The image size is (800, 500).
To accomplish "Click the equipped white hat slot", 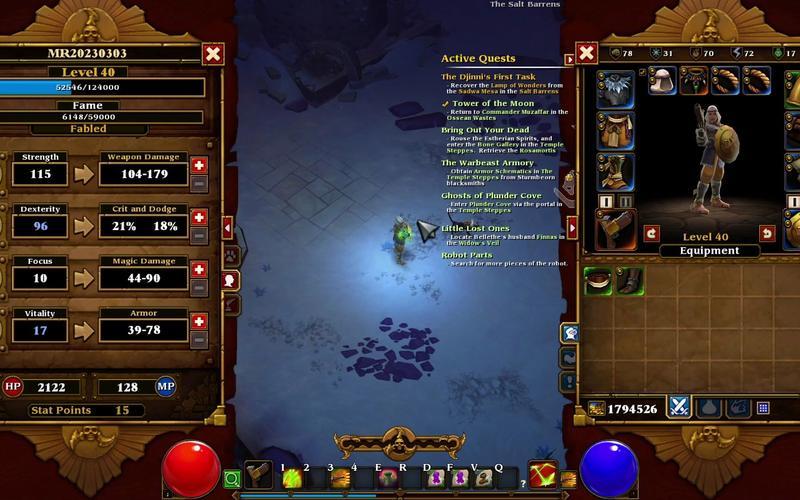I will pyautogui.click(x=661, y=80).
